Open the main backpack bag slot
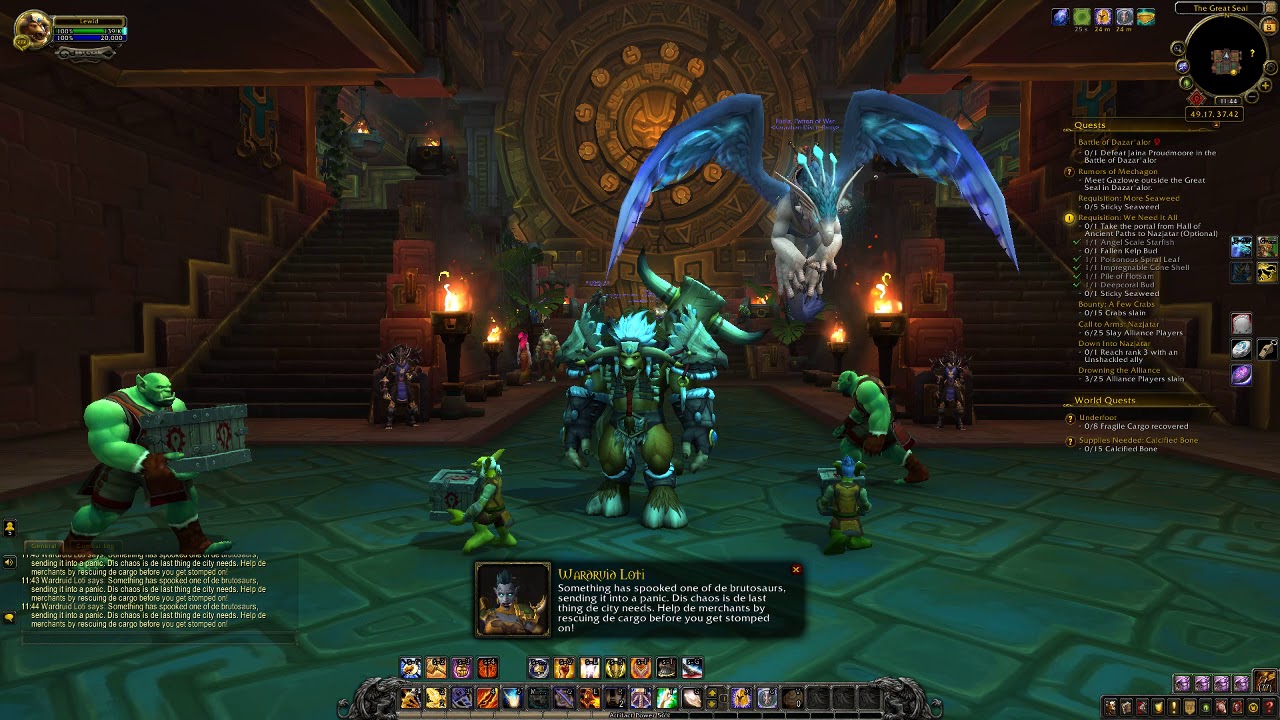The height and width of the screenshot is (720, 1280). click(1265, 683)
